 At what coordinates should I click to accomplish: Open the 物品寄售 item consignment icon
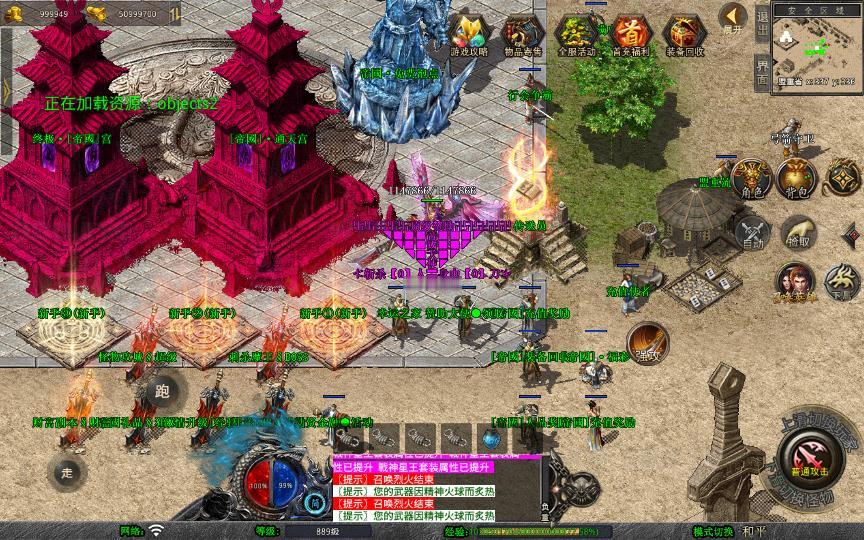pyautogui.click(x=522, y=33)
